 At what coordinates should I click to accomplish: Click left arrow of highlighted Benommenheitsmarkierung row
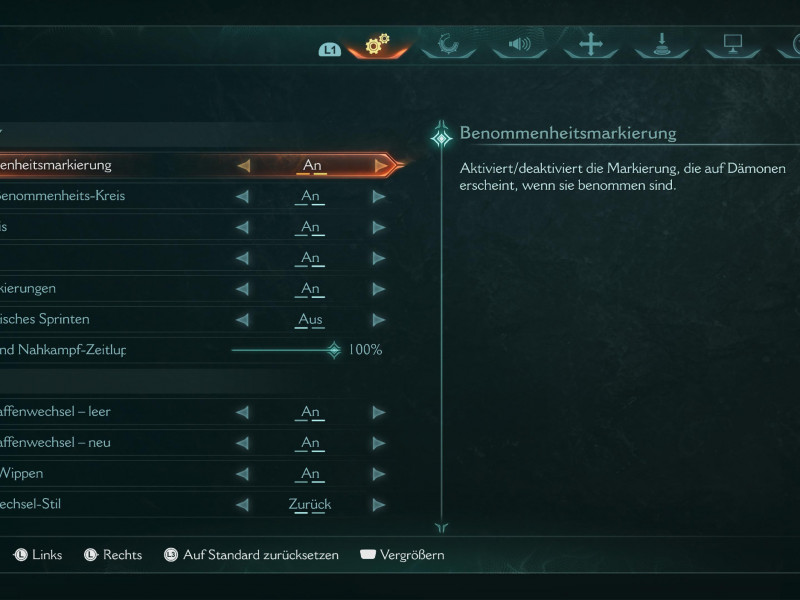coord(243,165)
